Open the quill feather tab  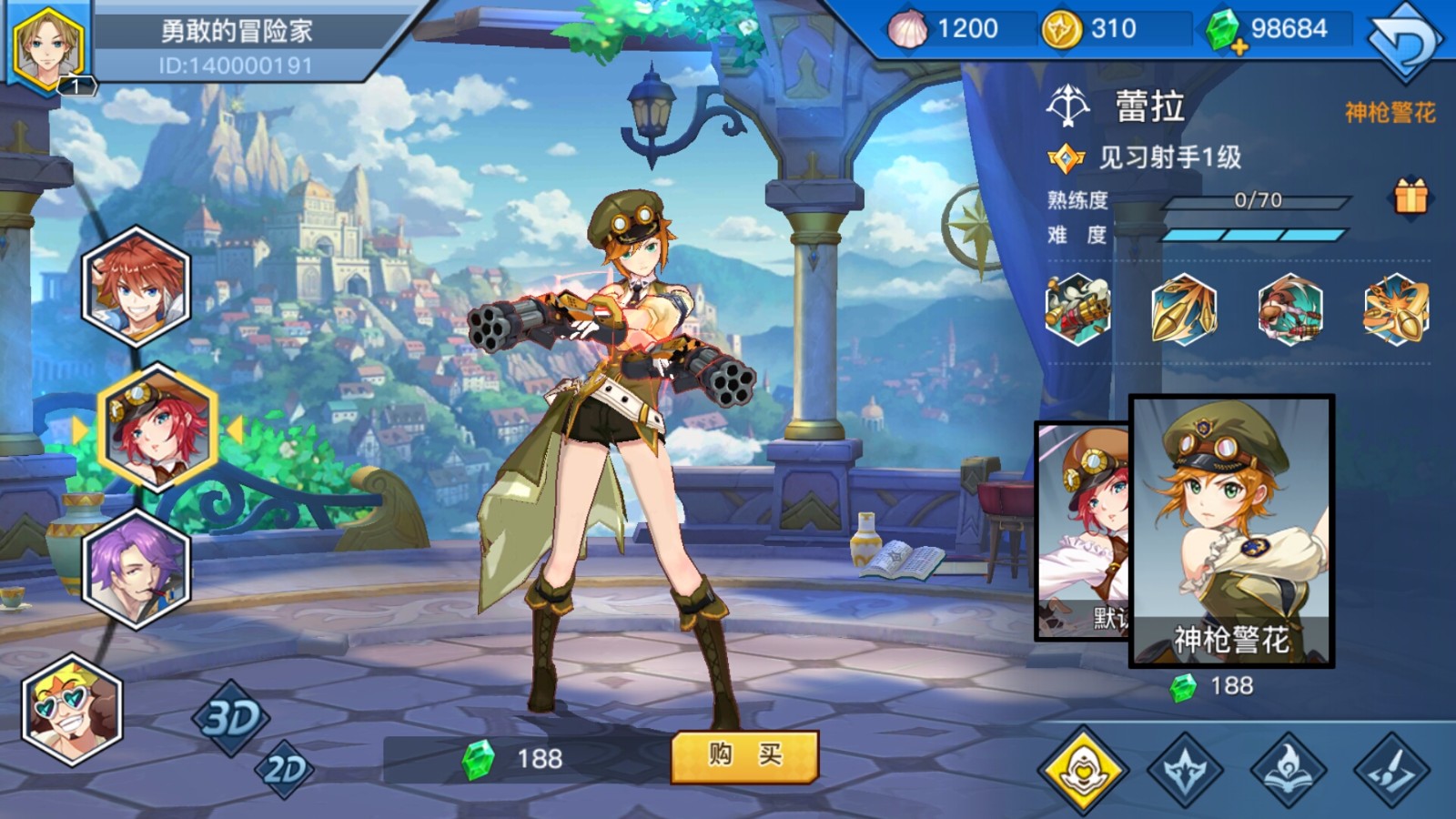pos(1393,770)
